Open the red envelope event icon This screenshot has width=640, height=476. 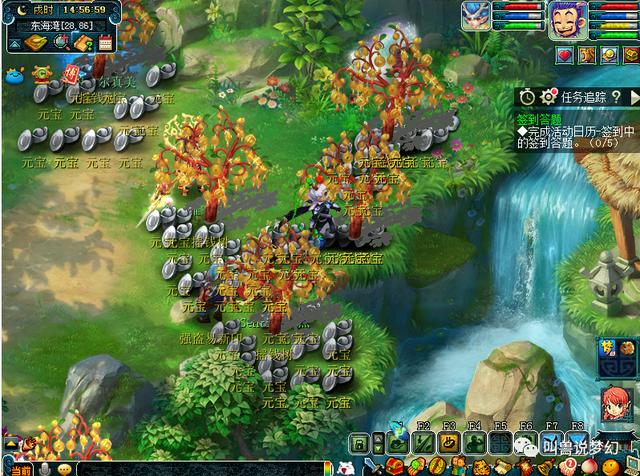(x=72, y=73)
